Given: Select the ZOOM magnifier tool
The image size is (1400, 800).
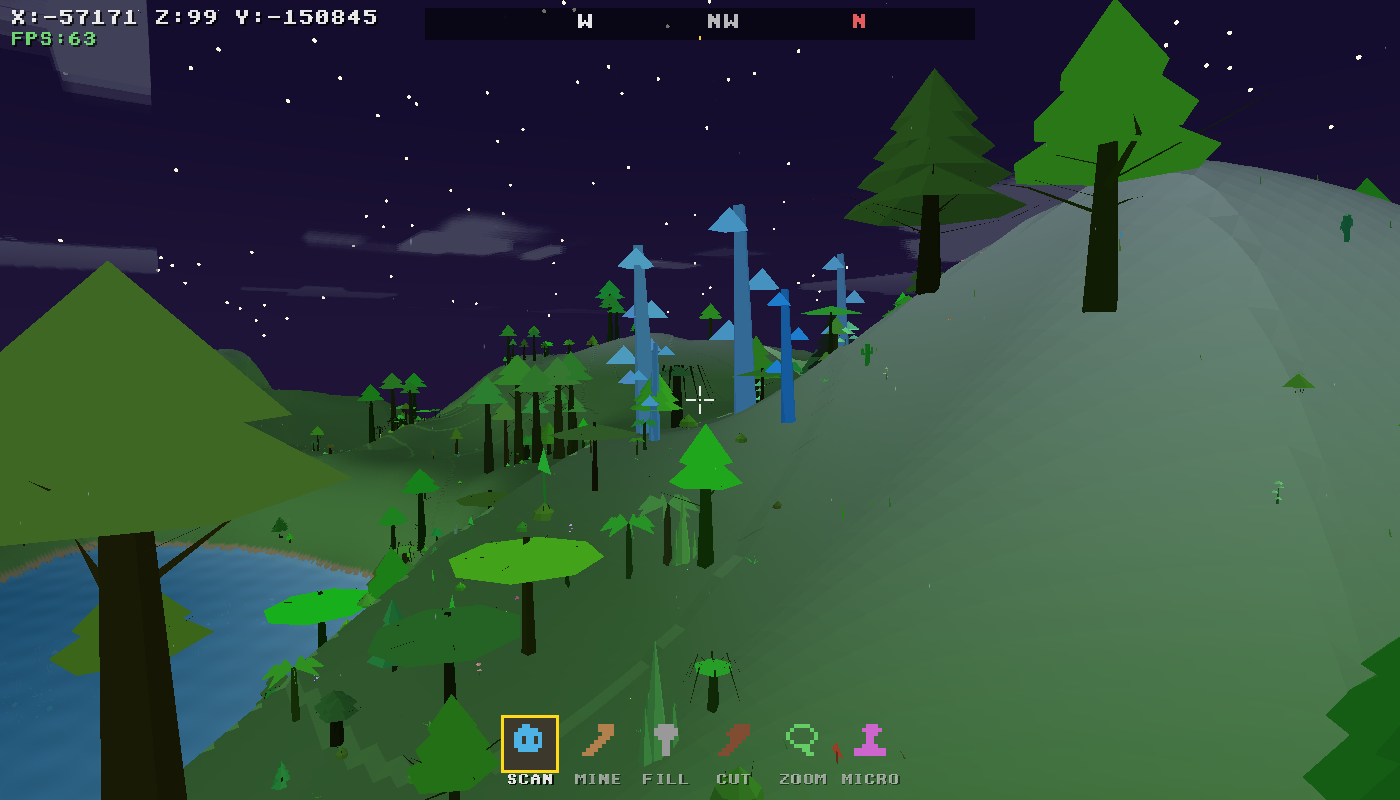Looking at the screenshot, I should [800, 740].
